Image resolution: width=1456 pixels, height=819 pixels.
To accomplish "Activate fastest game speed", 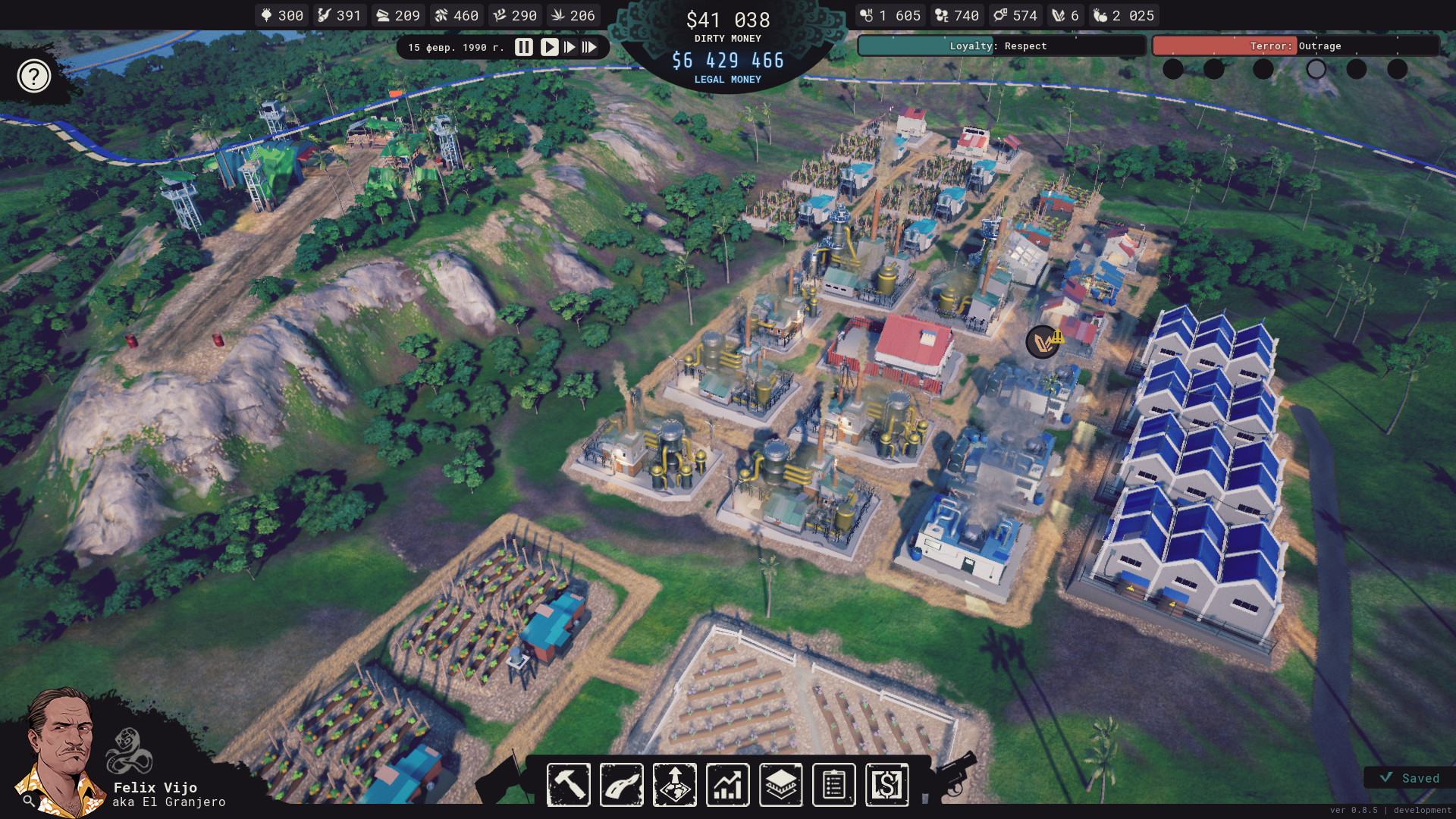I will (x=589, y=47).
